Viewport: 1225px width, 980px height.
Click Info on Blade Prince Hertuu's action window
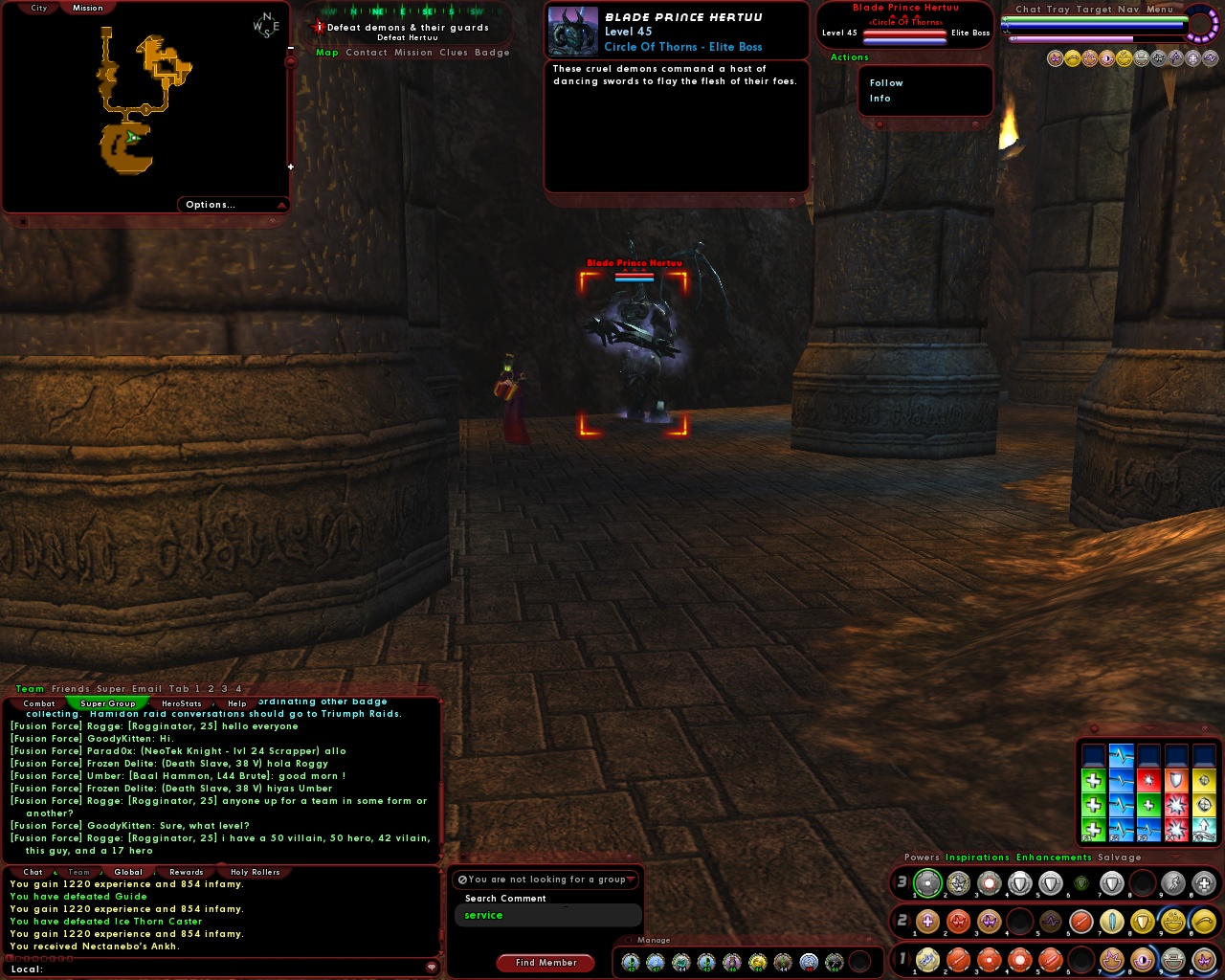pos(880,99)
